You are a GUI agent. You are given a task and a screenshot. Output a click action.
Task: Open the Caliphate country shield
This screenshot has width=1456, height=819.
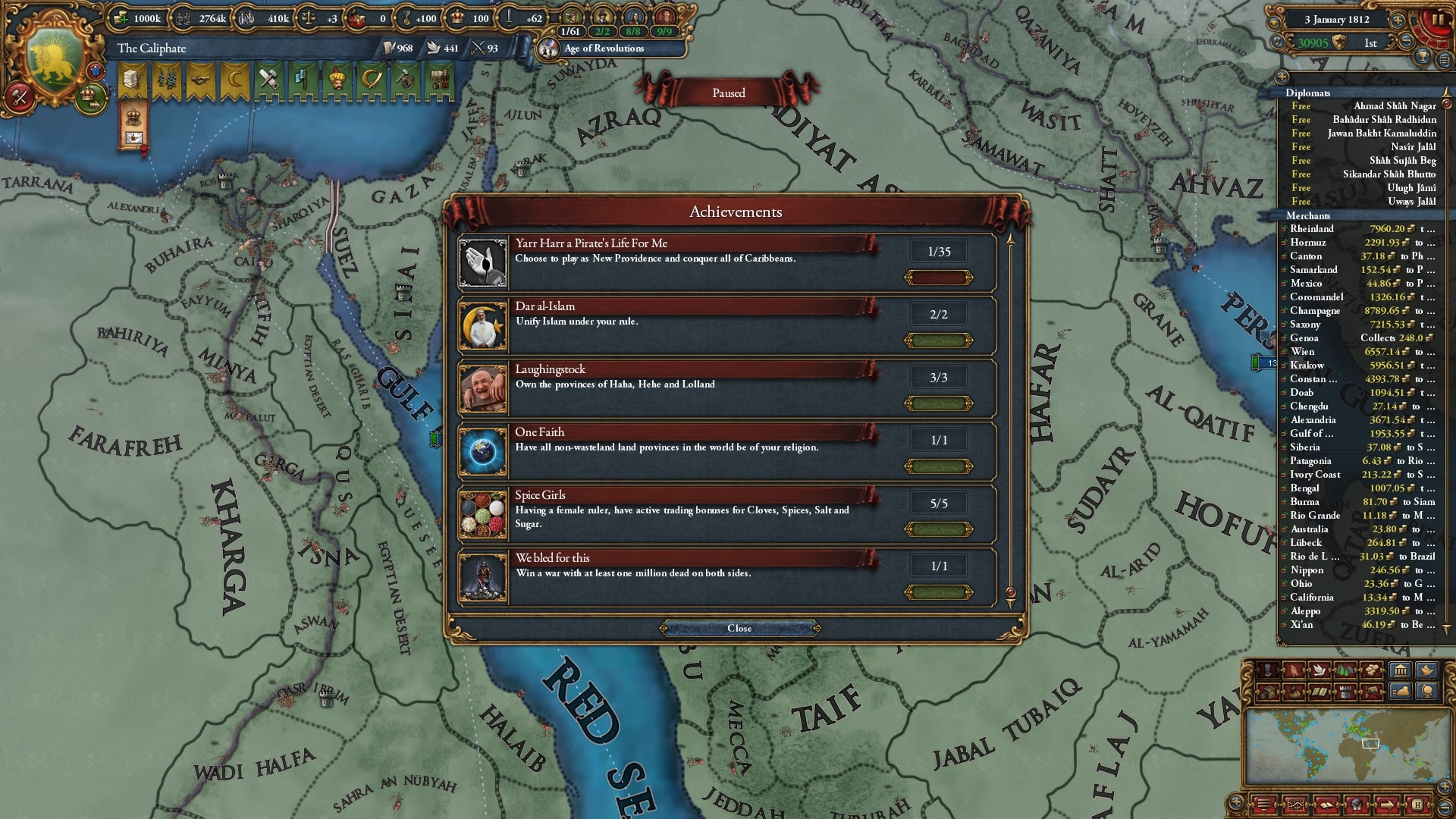point(55,61)
